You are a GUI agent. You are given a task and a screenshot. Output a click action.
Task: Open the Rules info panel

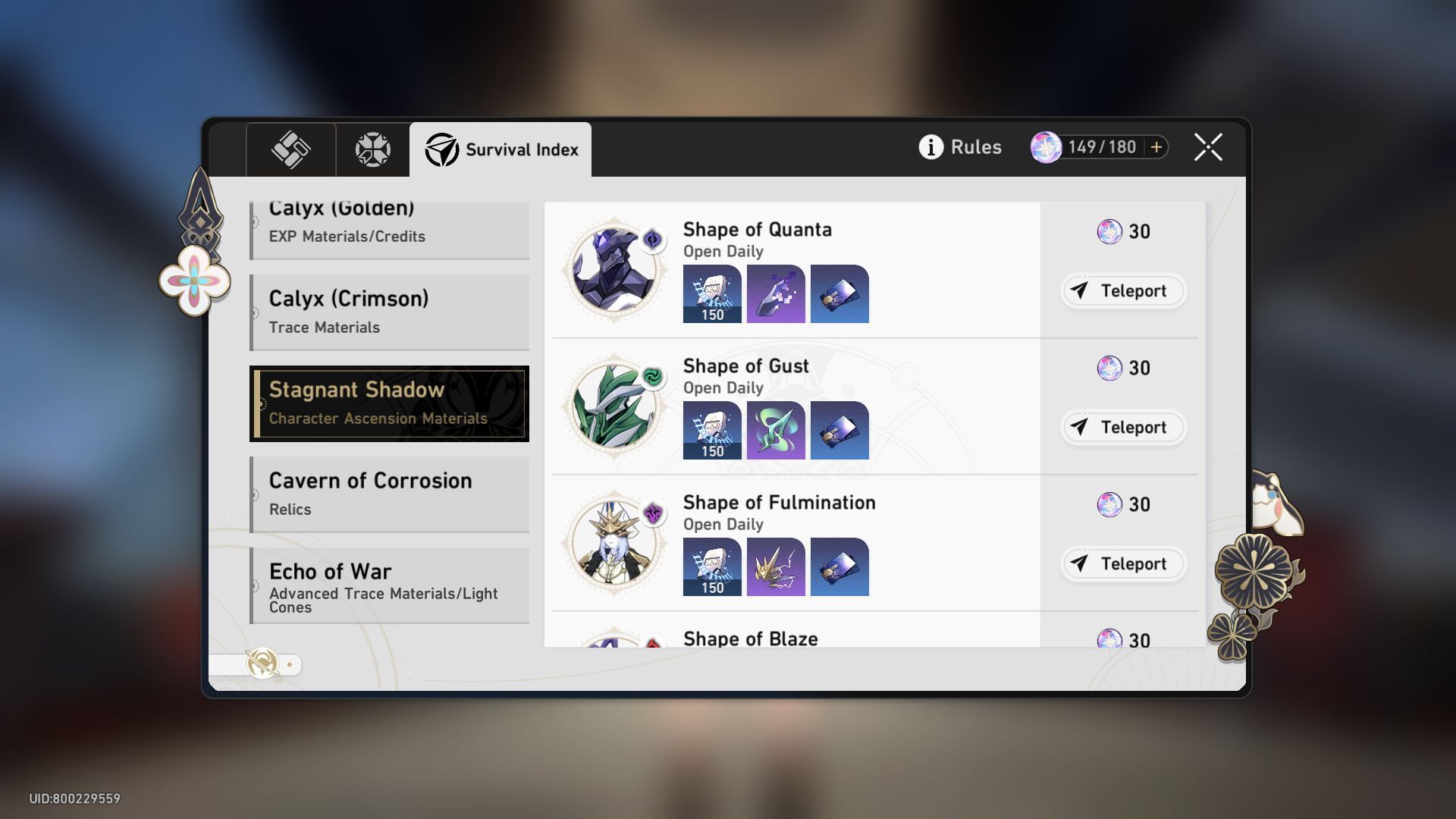(x=960, y=147)
